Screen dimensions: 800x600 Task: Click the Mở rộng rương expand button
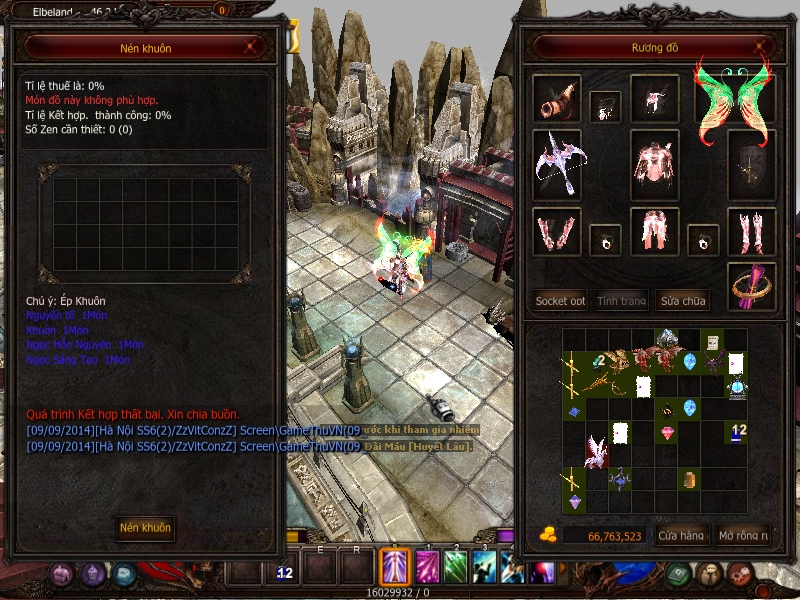point(744,536)
